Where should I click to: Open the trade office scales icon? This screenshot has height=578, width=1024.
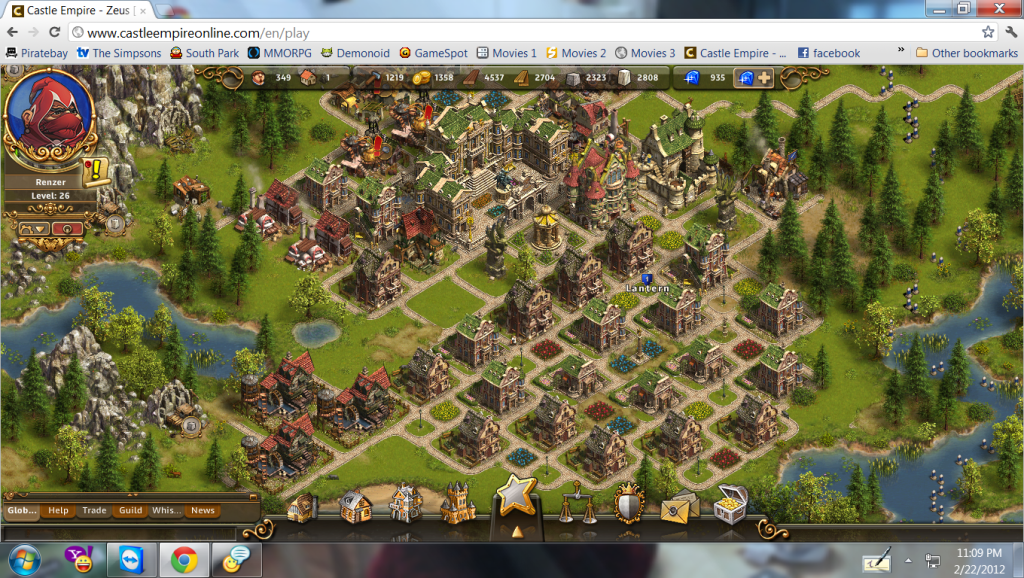pos(575,505)
